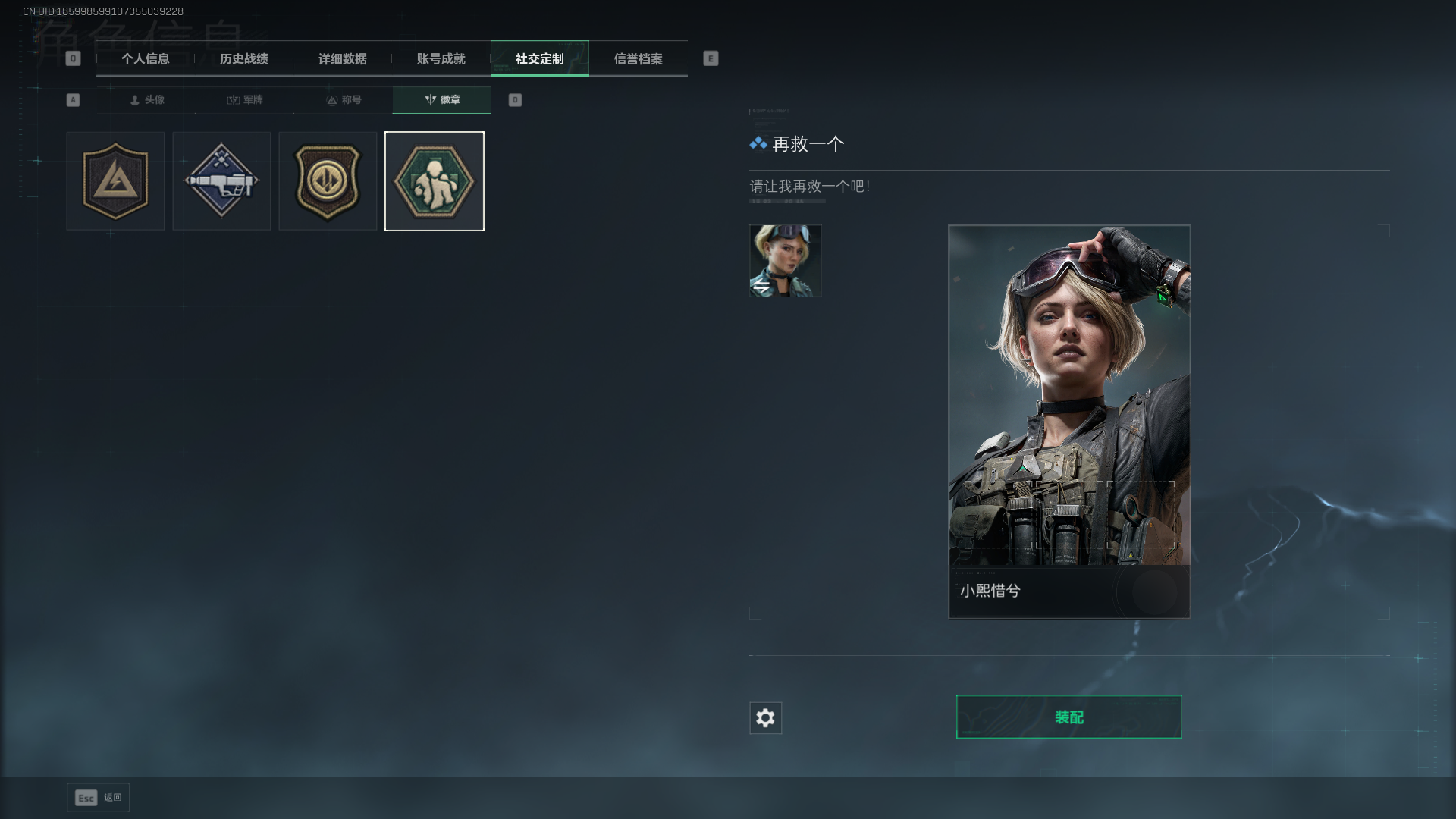Open the 个人信息 tab

[x=146, y=58]
